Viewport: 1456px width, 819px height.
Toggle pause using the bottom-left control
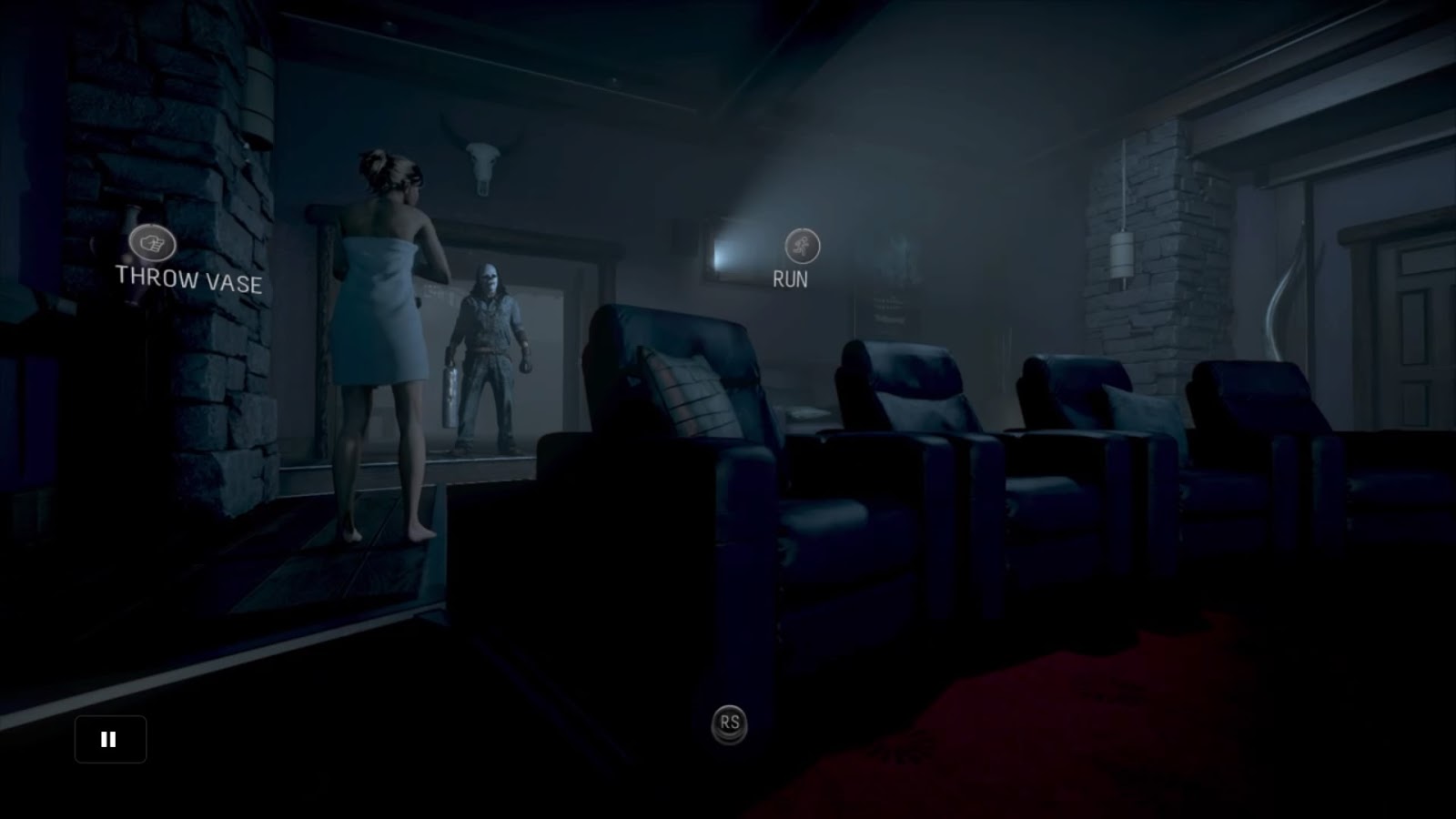tap(109, 738)
